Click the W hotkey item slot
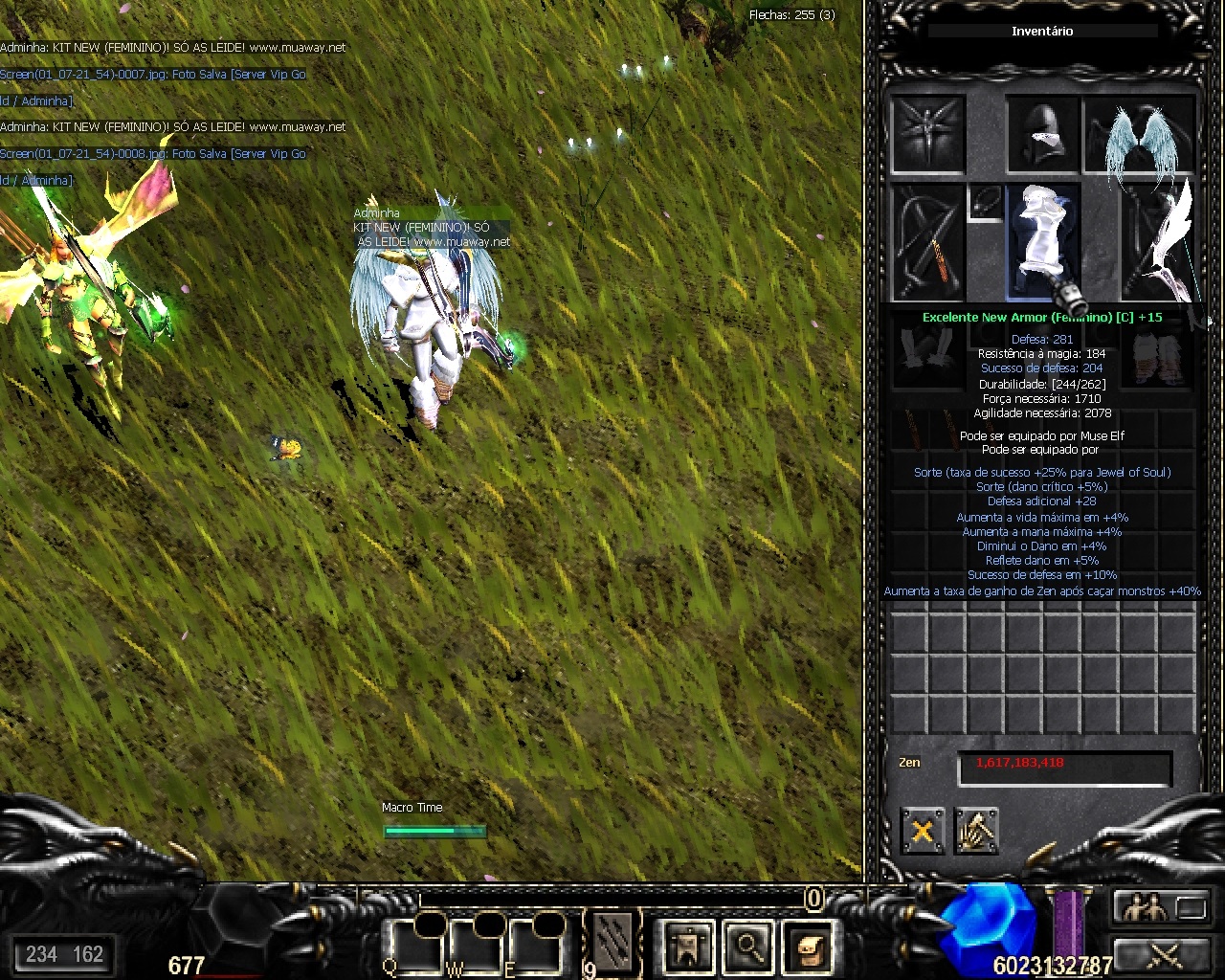The height and width of the screenshot is (980, 1225). (473, 947)
